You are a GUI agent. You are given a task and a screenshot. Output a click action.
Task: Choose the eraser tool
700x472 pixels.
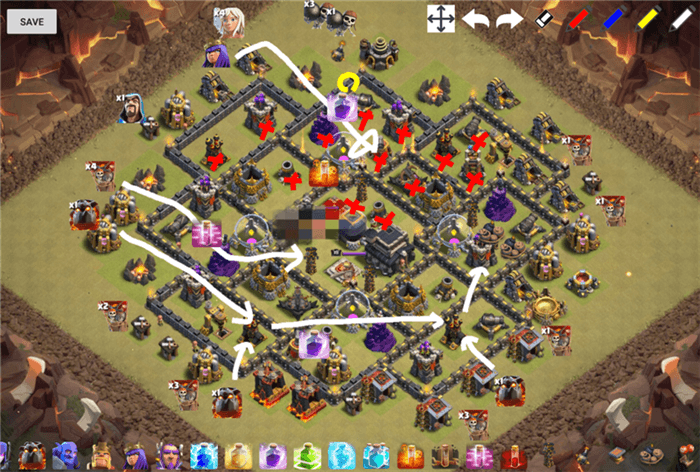click(544, 18)
